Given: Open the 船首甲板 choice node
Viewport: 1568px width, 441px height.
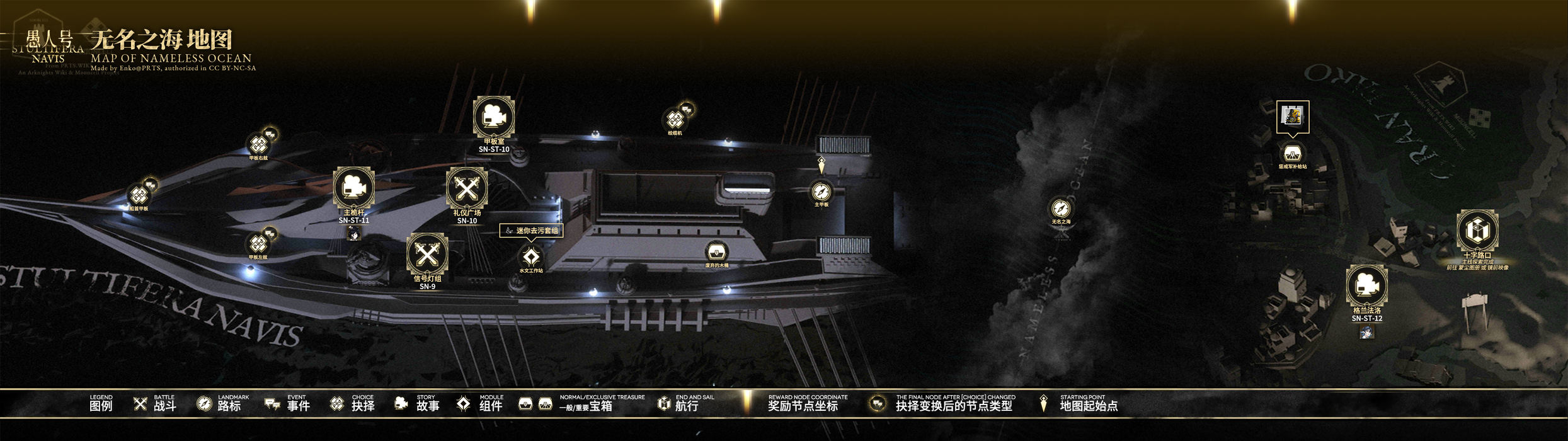Looking at the screenshot, I should click(x=139, y=195).
